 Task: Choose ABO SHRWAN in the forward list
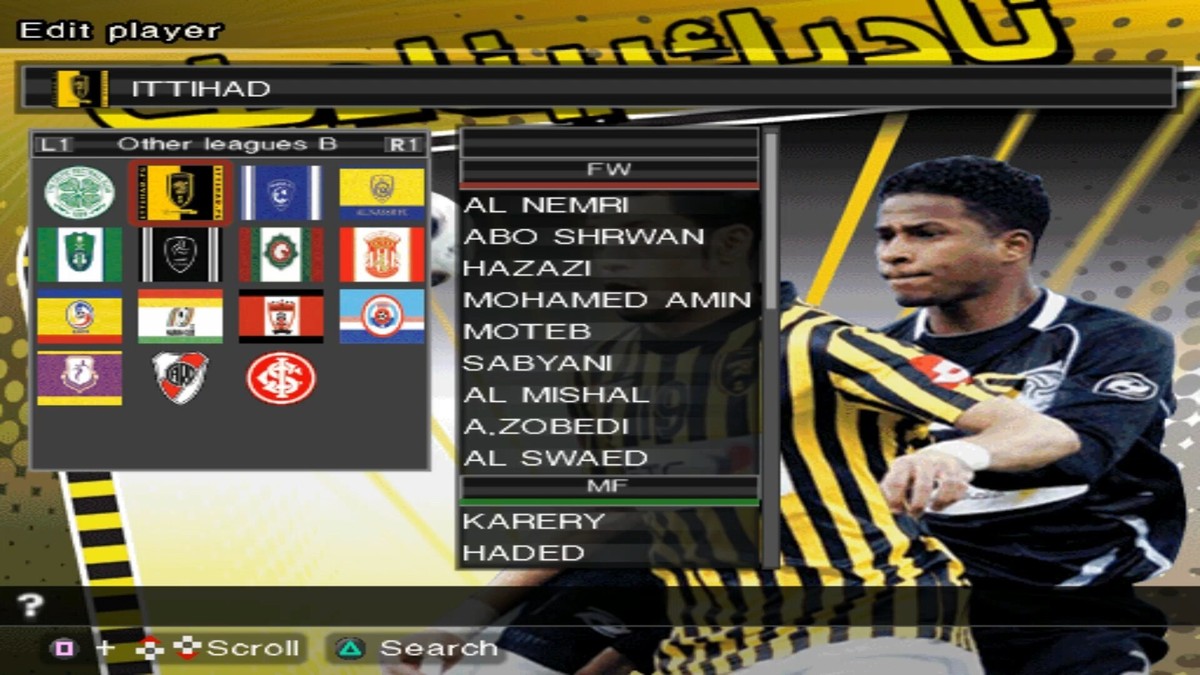[x=584, y=237]
